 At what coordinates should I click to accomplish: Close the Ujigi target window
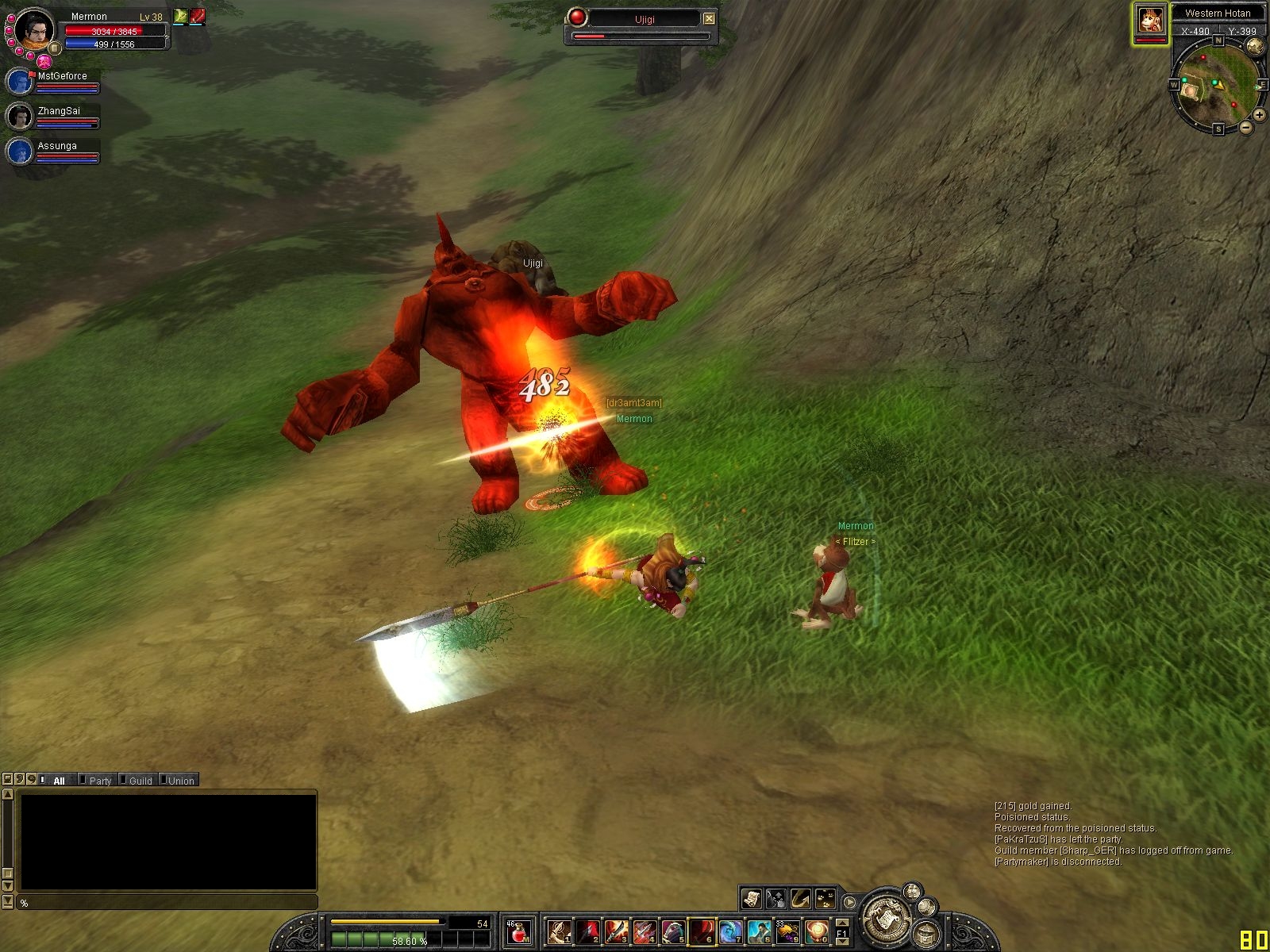coord(709,18)
